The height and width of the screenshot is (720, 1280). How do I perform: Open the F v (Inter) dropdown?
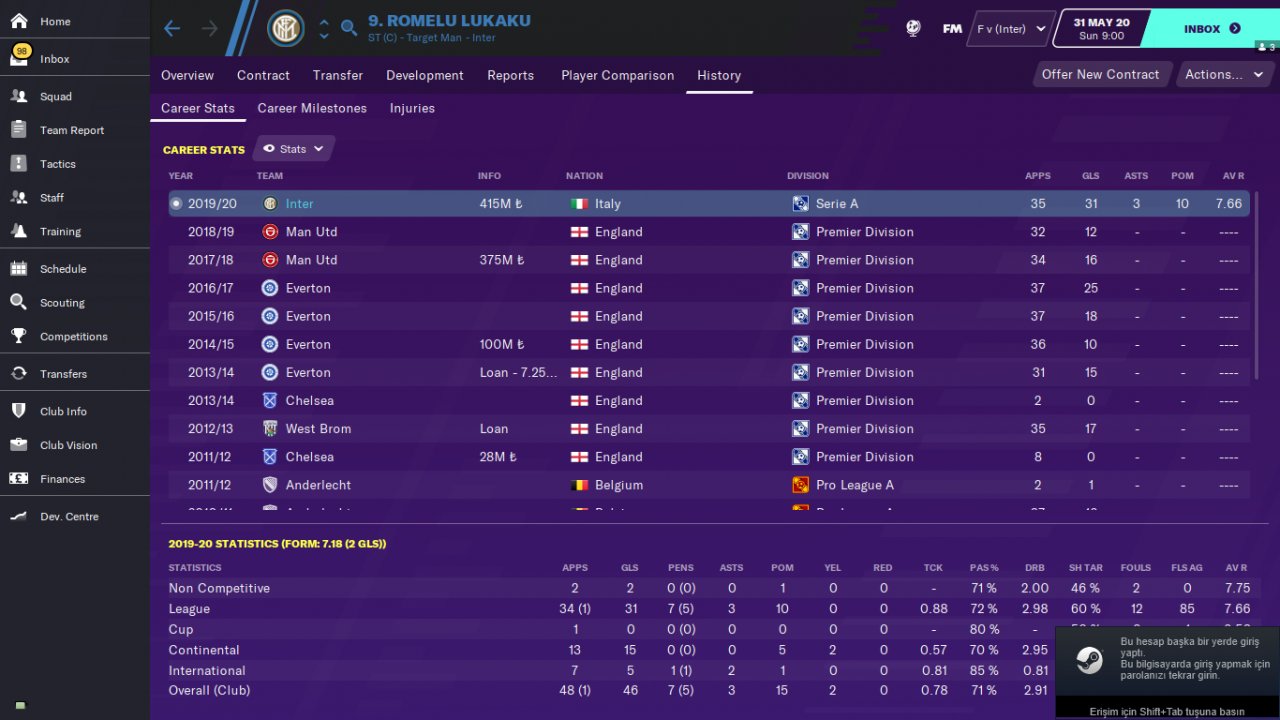pos(1011,29)
